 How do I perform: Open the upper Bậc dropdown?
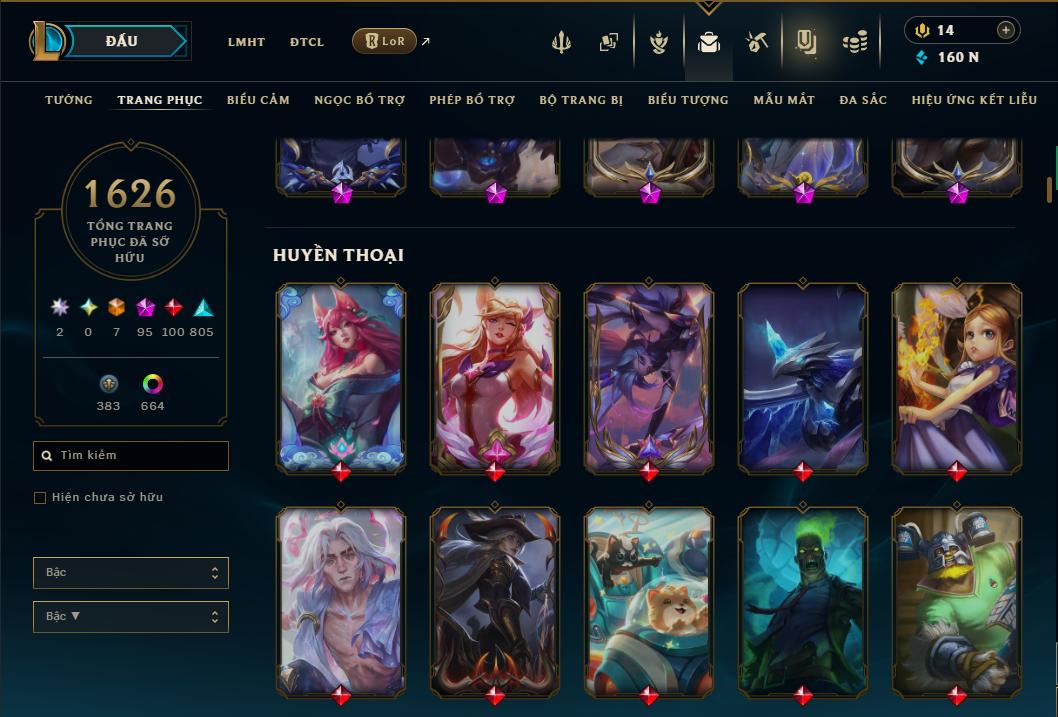131,573
